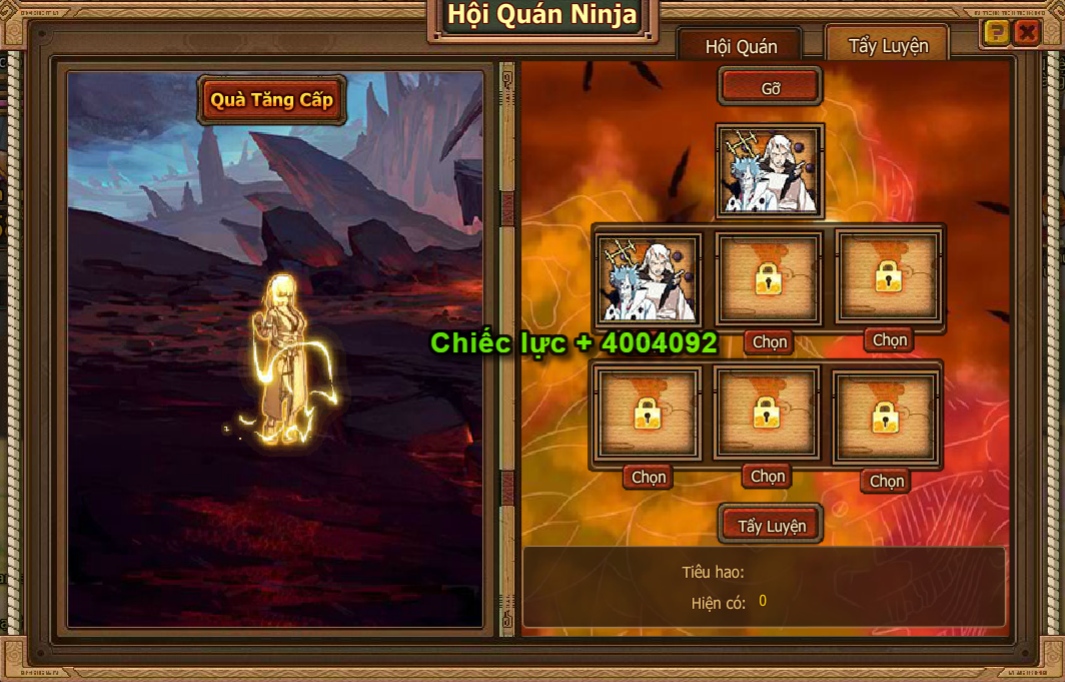Open the yellow question mark help

[995, 33]
